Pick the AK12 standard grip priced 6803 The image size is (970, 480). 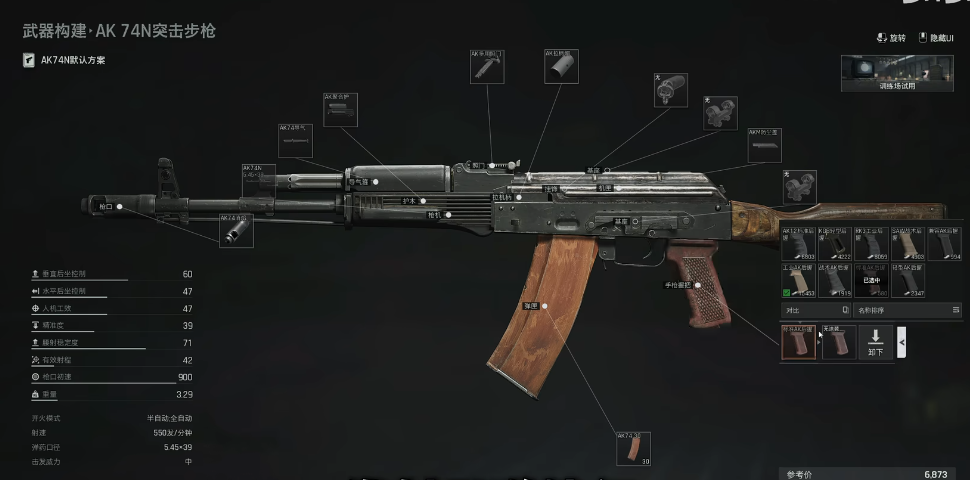tap(800, 244)
